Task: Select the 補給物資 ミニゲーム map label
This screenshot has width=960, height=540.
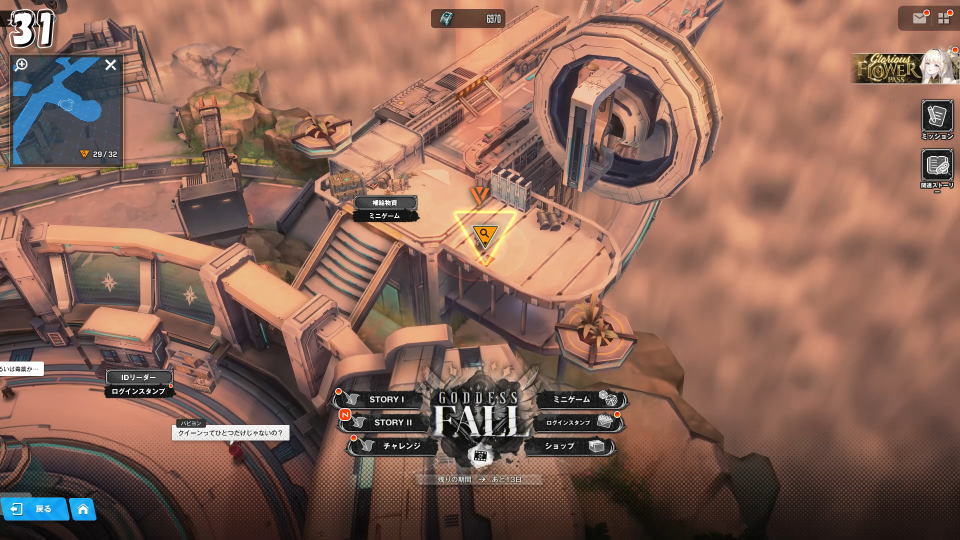Action: [x=385, y=208]
